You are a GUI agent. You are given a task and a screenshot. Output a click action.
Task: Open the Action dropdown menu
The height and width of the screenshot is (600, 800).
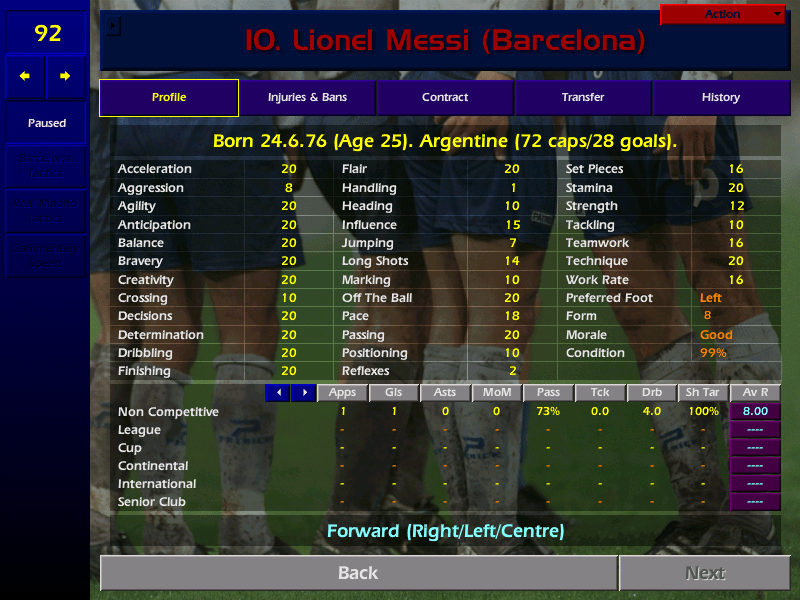click(x=723, y=14)
